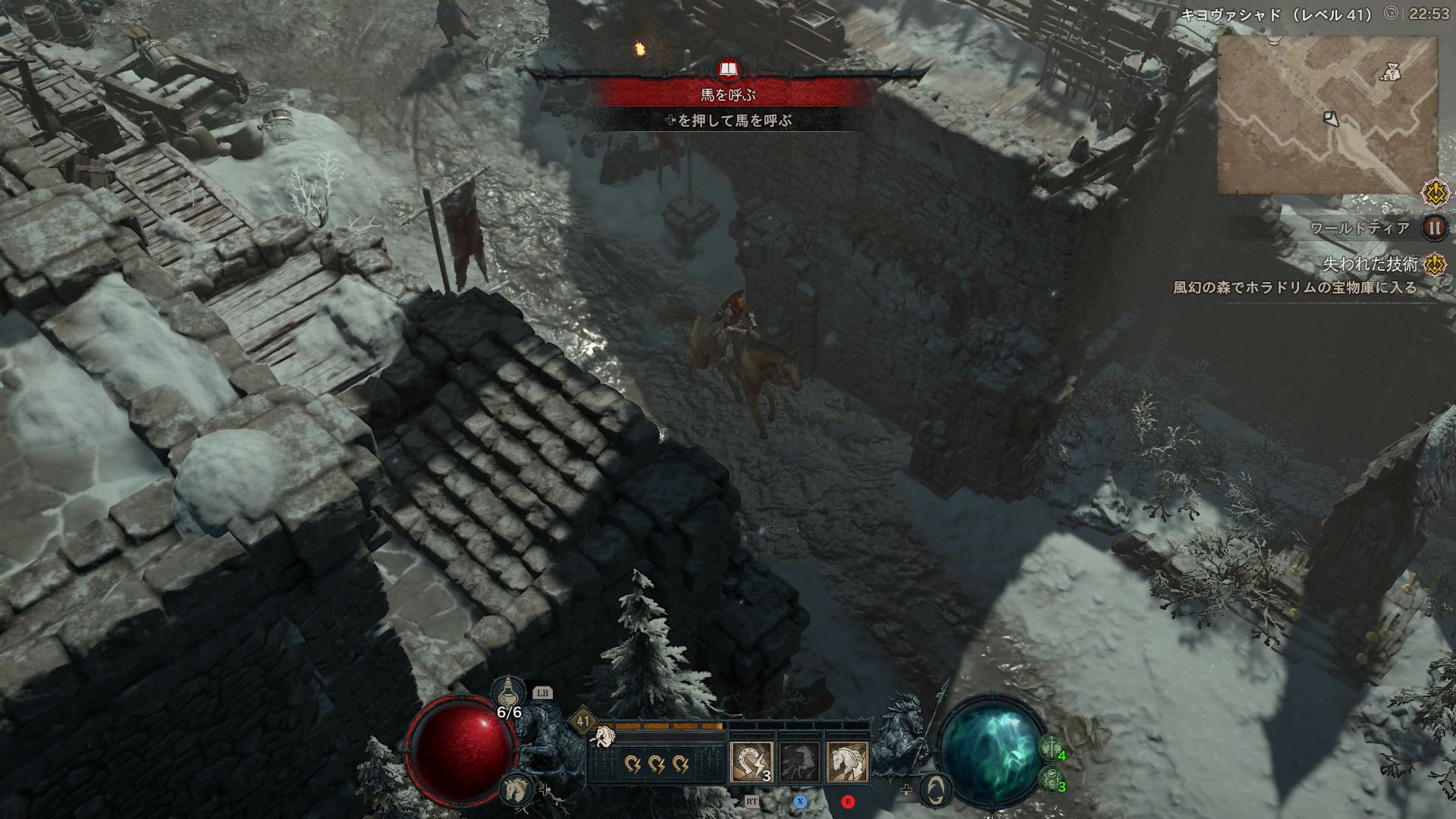
Task: Click the yellow quest marker beside minimap
Action: pyautogui.click(x=1434, y=193)
